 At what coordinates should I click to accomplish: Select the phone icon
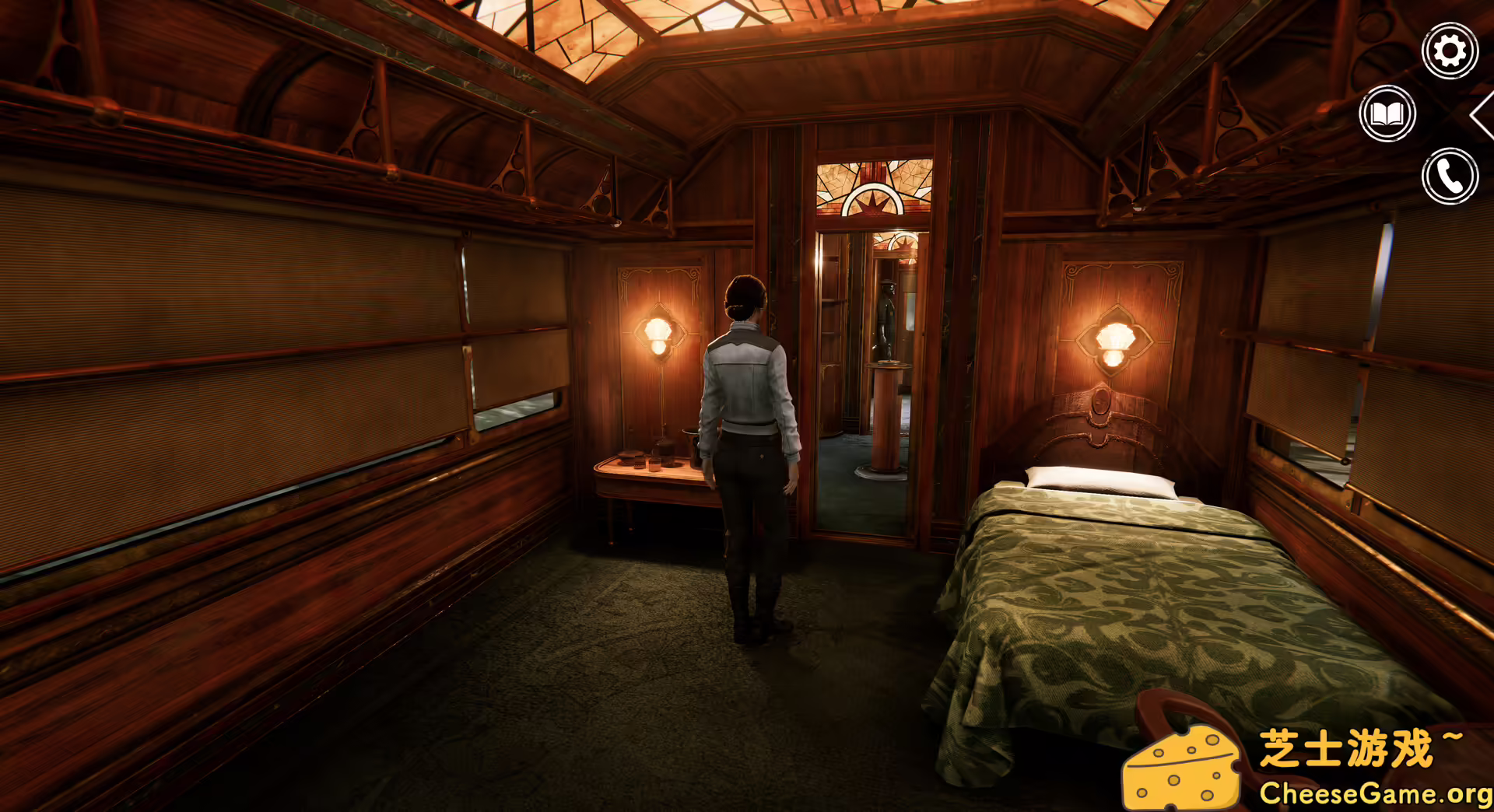tap(1449, 177)
